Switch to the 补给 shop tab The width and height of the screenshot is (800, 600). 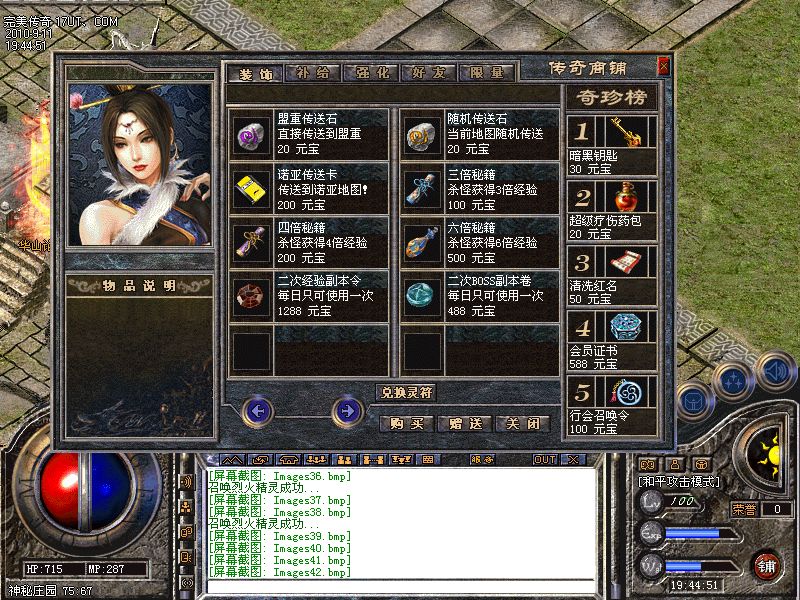coord(313,72)
